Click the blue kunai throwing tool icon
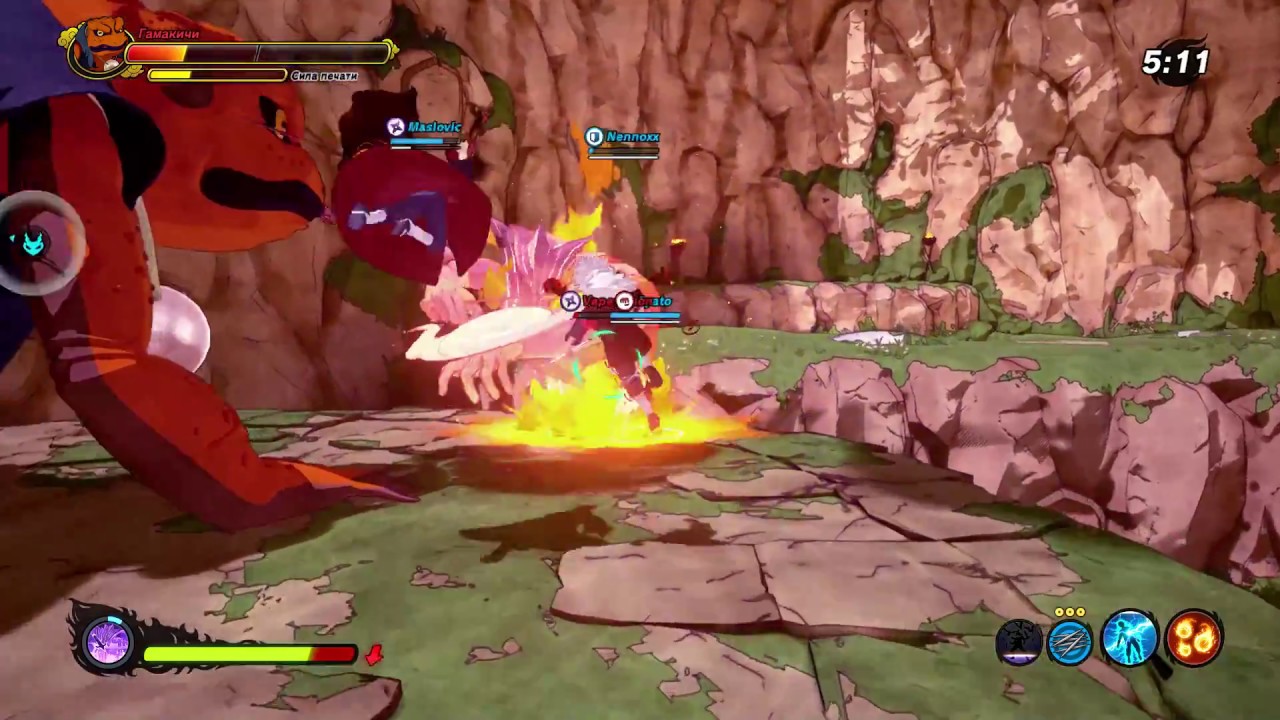This screenshot has width=1280, height=720. [1072, 640]
